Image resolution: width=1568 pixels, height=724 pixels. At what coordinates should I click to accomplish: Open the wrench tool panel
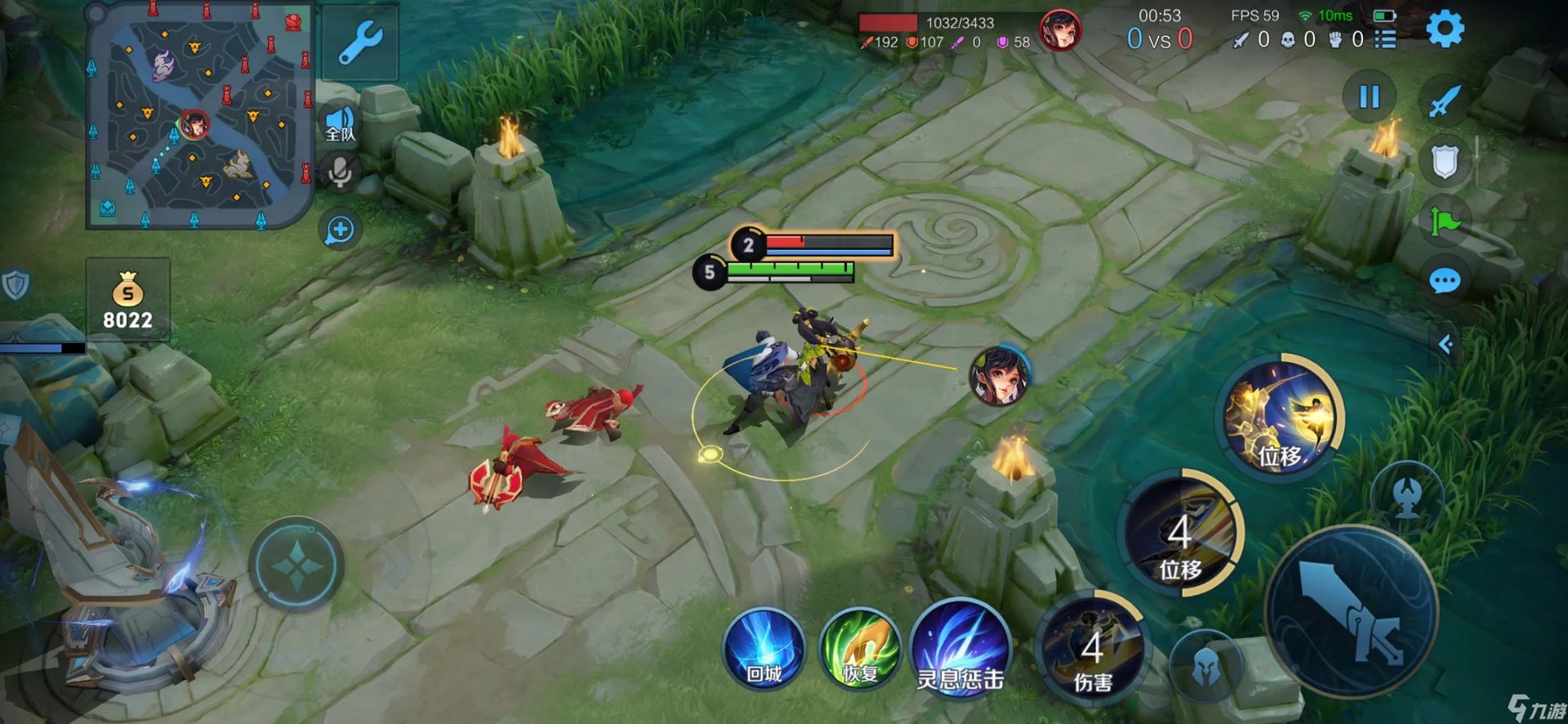360,42
